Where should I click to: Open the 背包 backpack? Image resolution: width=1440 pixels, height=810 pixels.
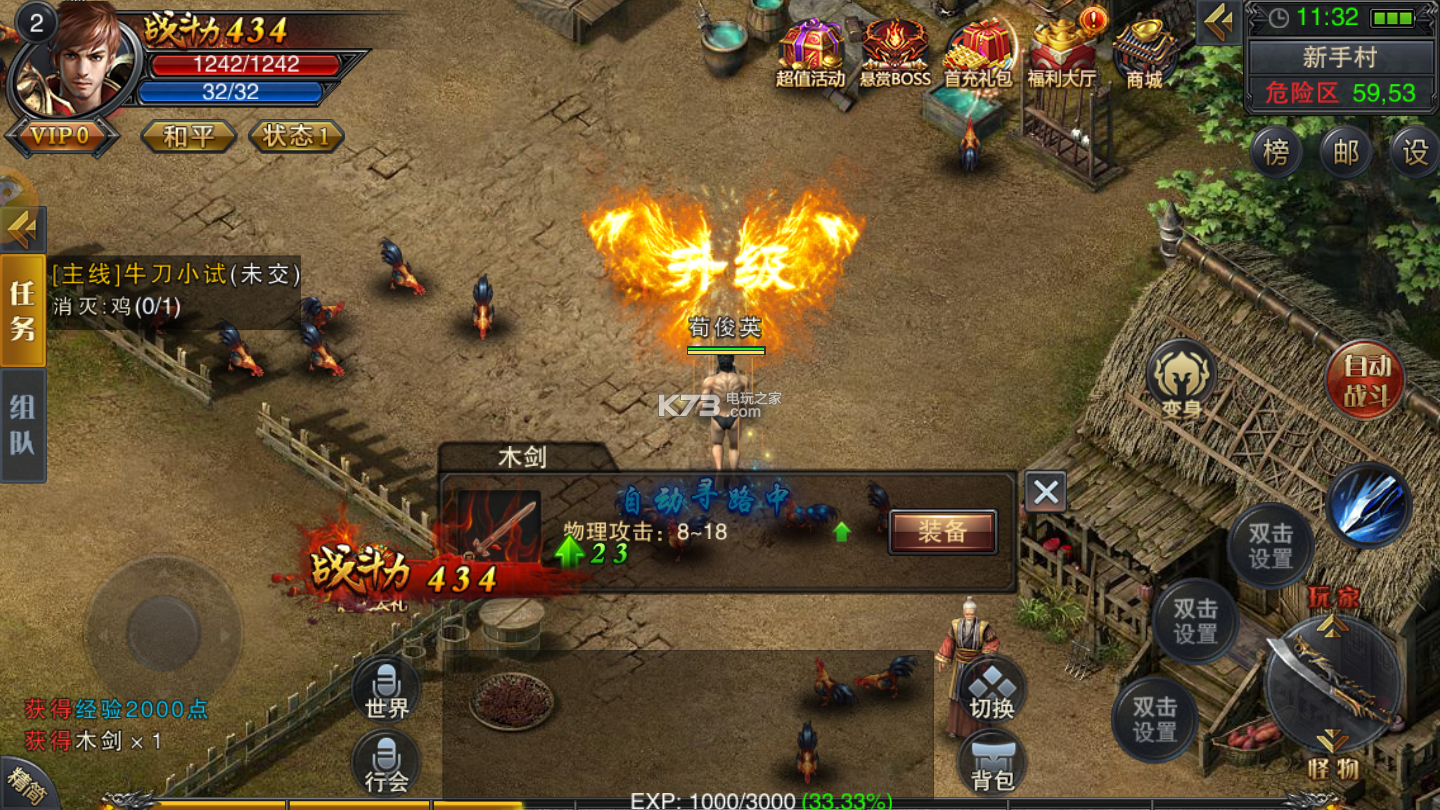tap(992, 760)
